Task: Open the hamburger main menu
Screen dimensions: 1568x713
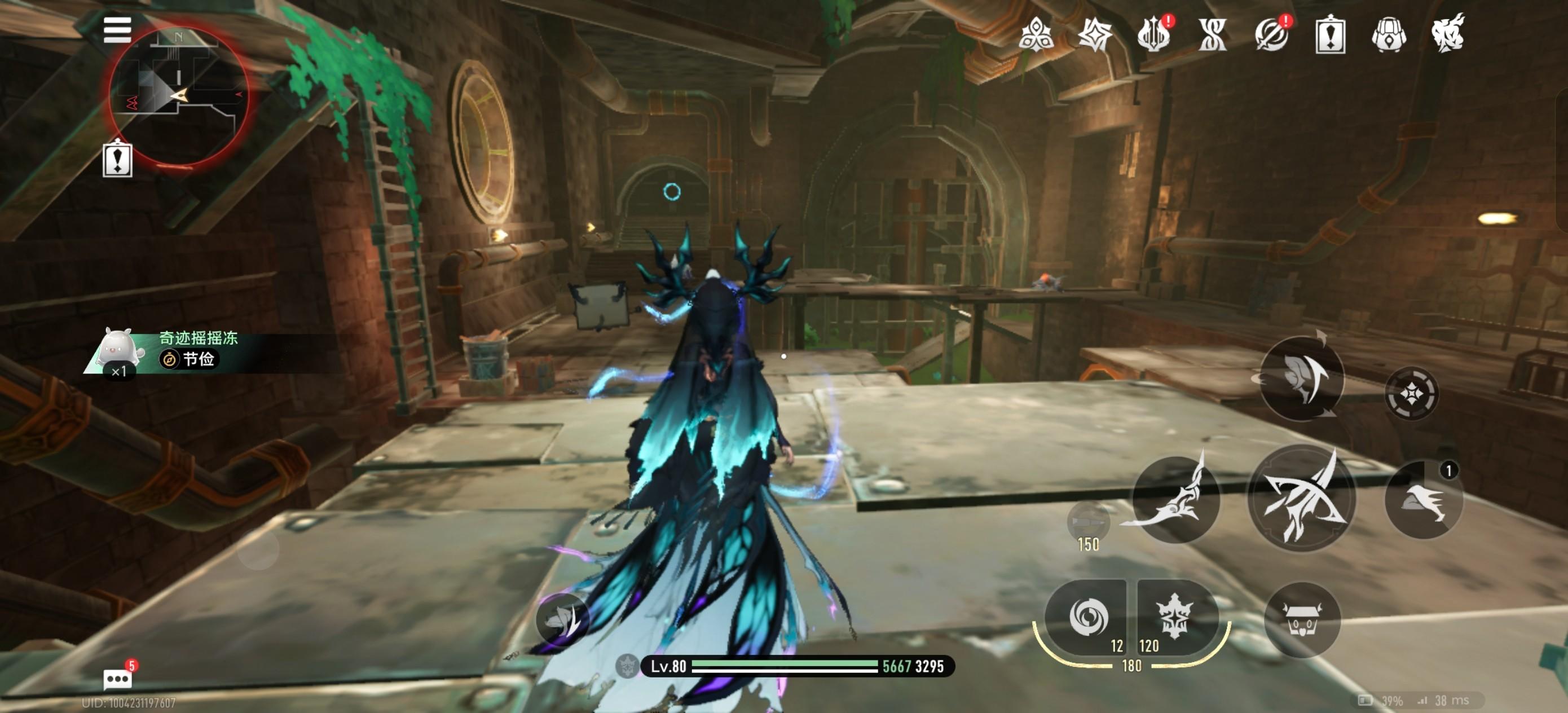Action: (117, 29)
